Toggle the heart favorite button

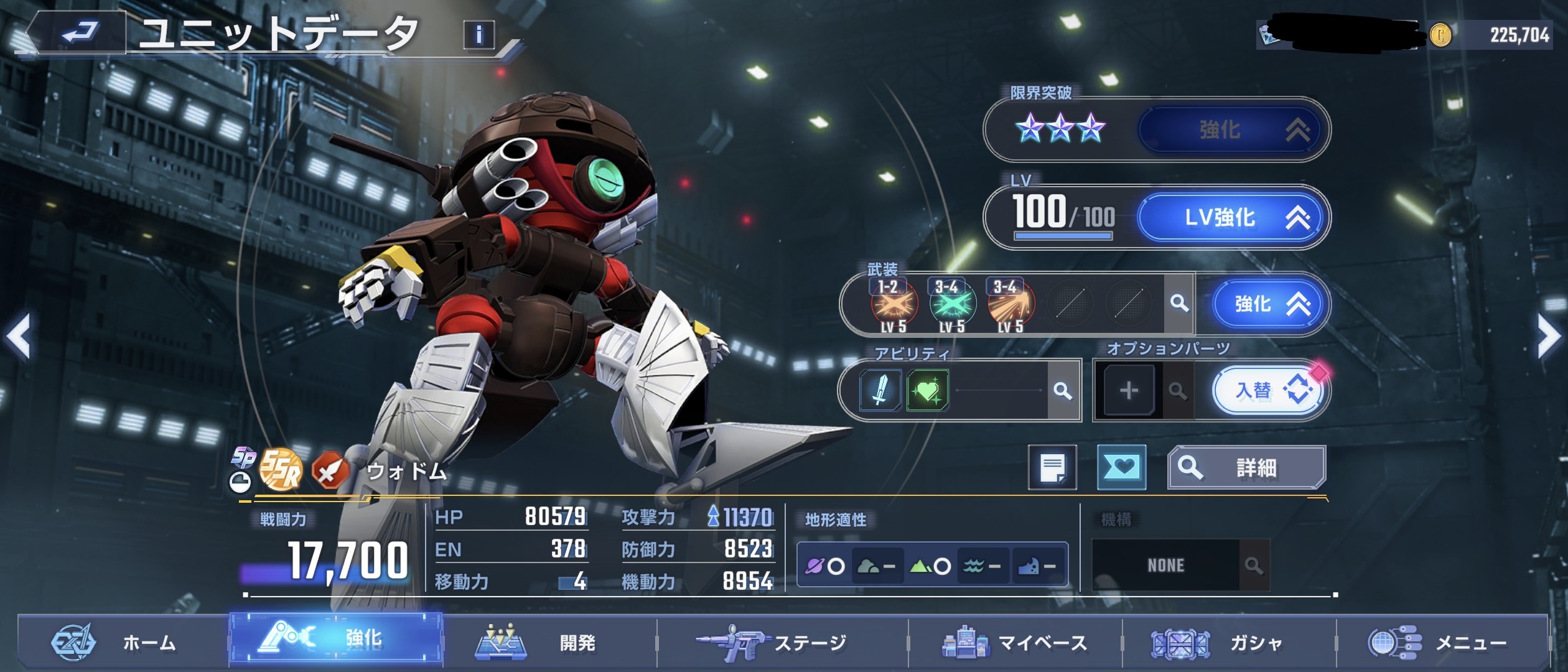pos(1121,467)
